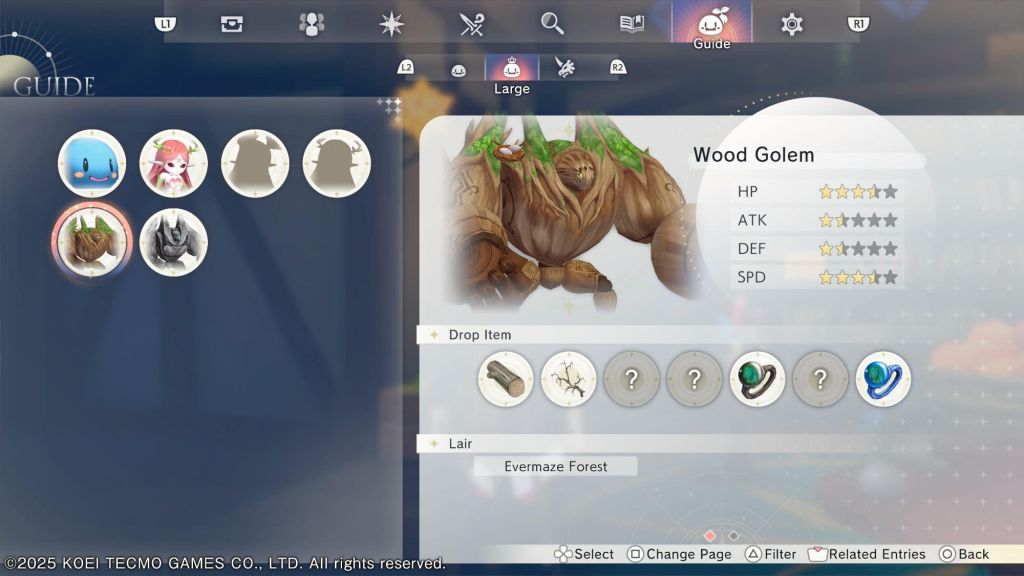Select the Wood Golem entry portrait
Screen dimensions: 1024x576
pyautogui.click(x=92, y=243)
